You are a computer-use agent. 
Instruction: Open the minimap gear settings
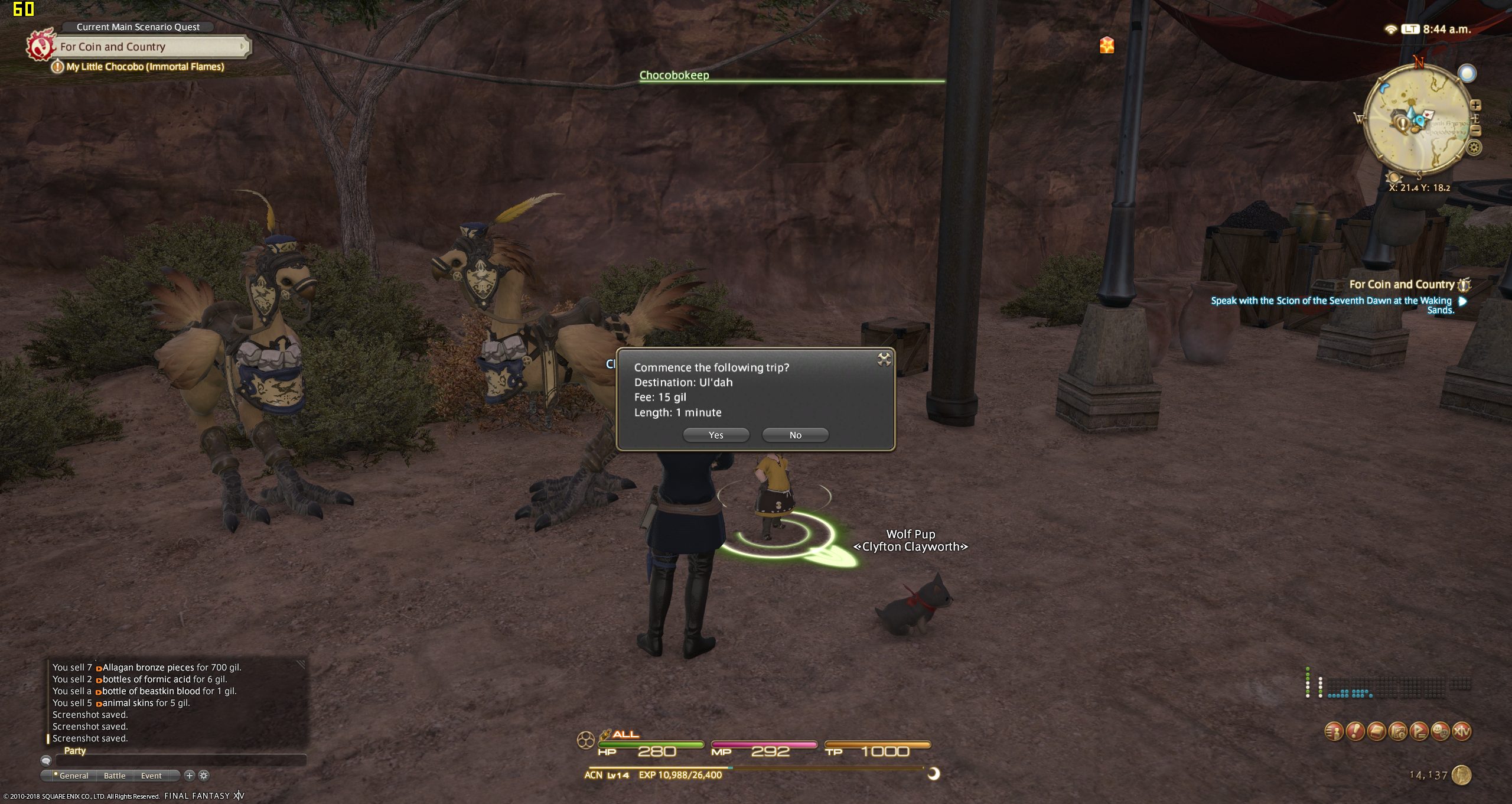pyautogui.click(x=1474, y=148)
